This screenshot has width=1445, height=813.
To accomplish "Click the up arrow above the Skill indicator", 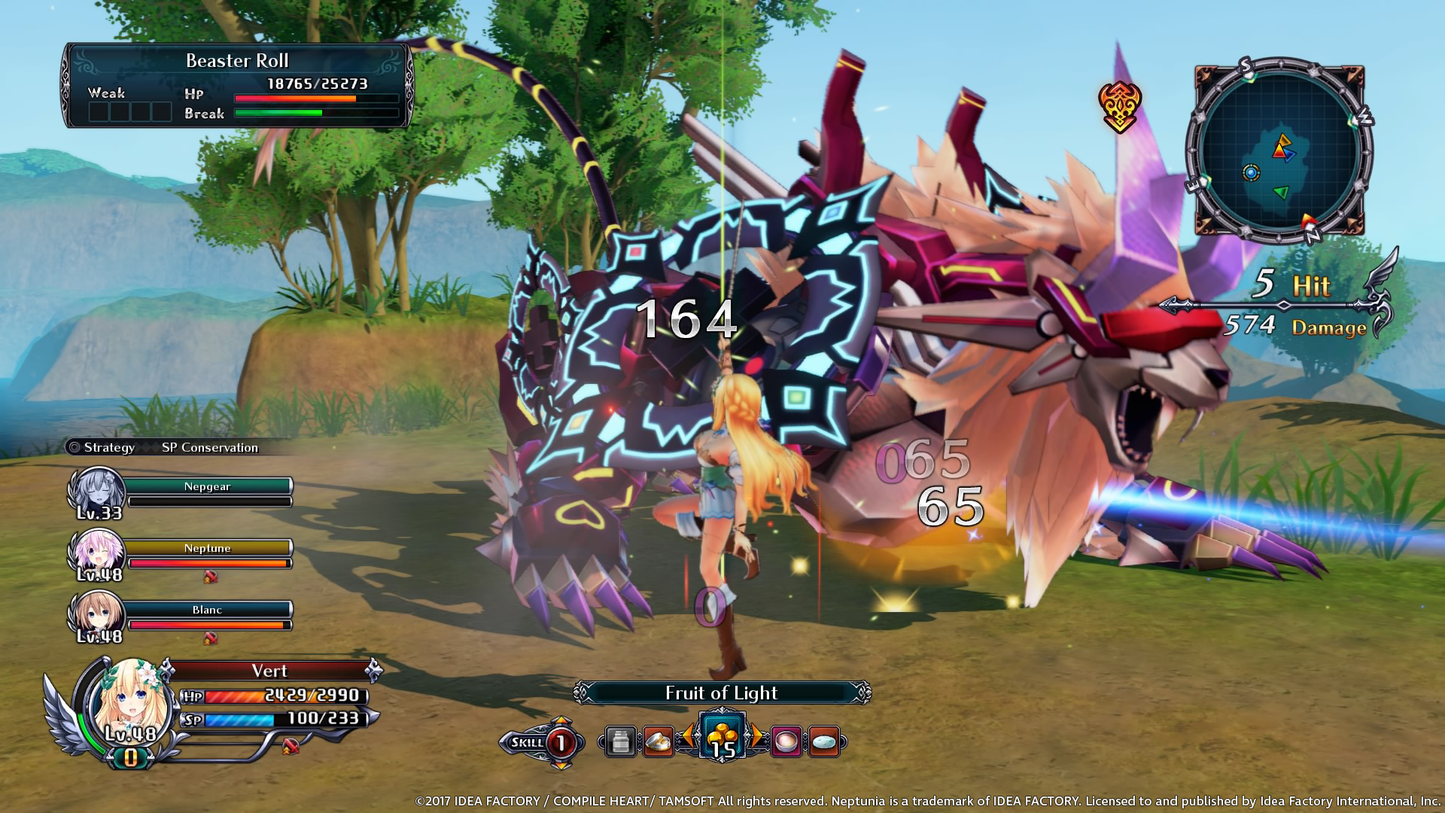I will [561, 719].
